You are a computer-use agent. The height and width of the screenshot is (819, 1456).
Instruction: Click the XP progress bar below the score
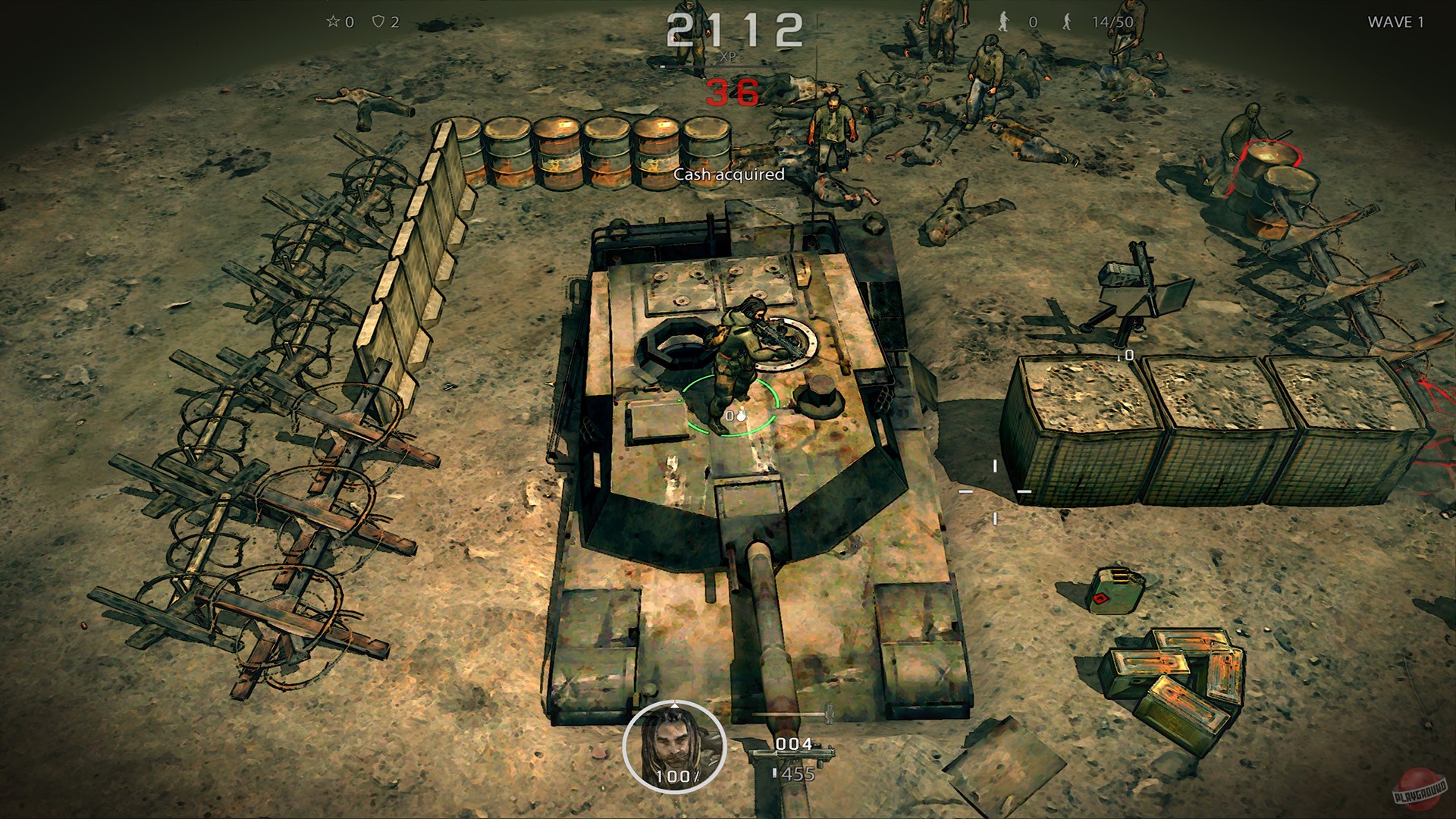[x=726, y=68]
